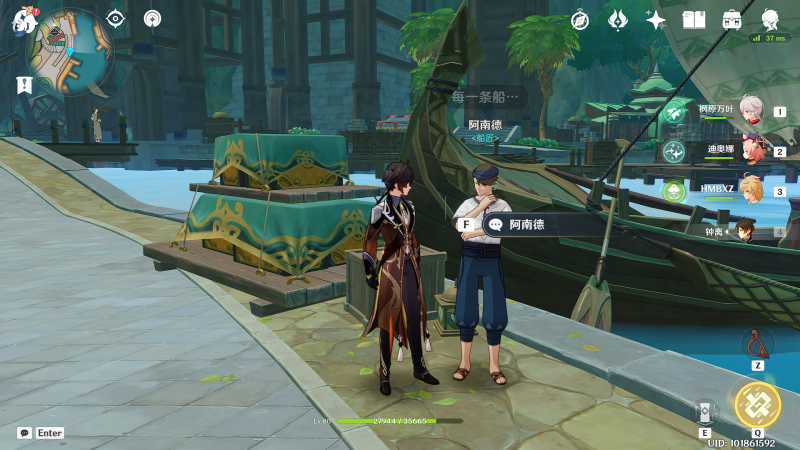Unleash the glowing gold Elemental Burst
The height and width of the screenshot is (450, 800).
tap(757, 403)
